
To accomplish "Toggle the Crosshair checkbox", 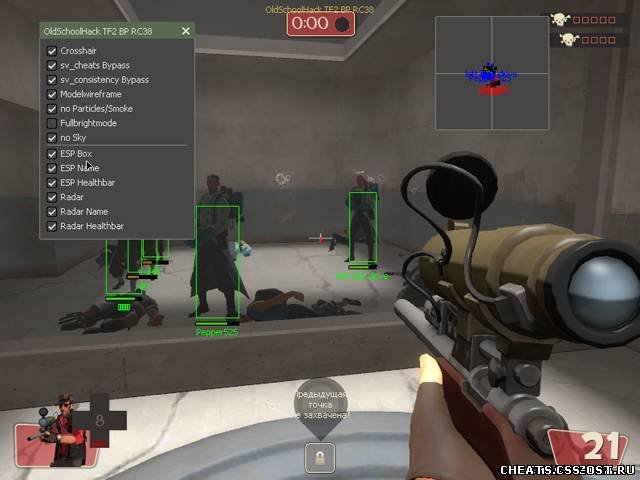I will 52,50.
